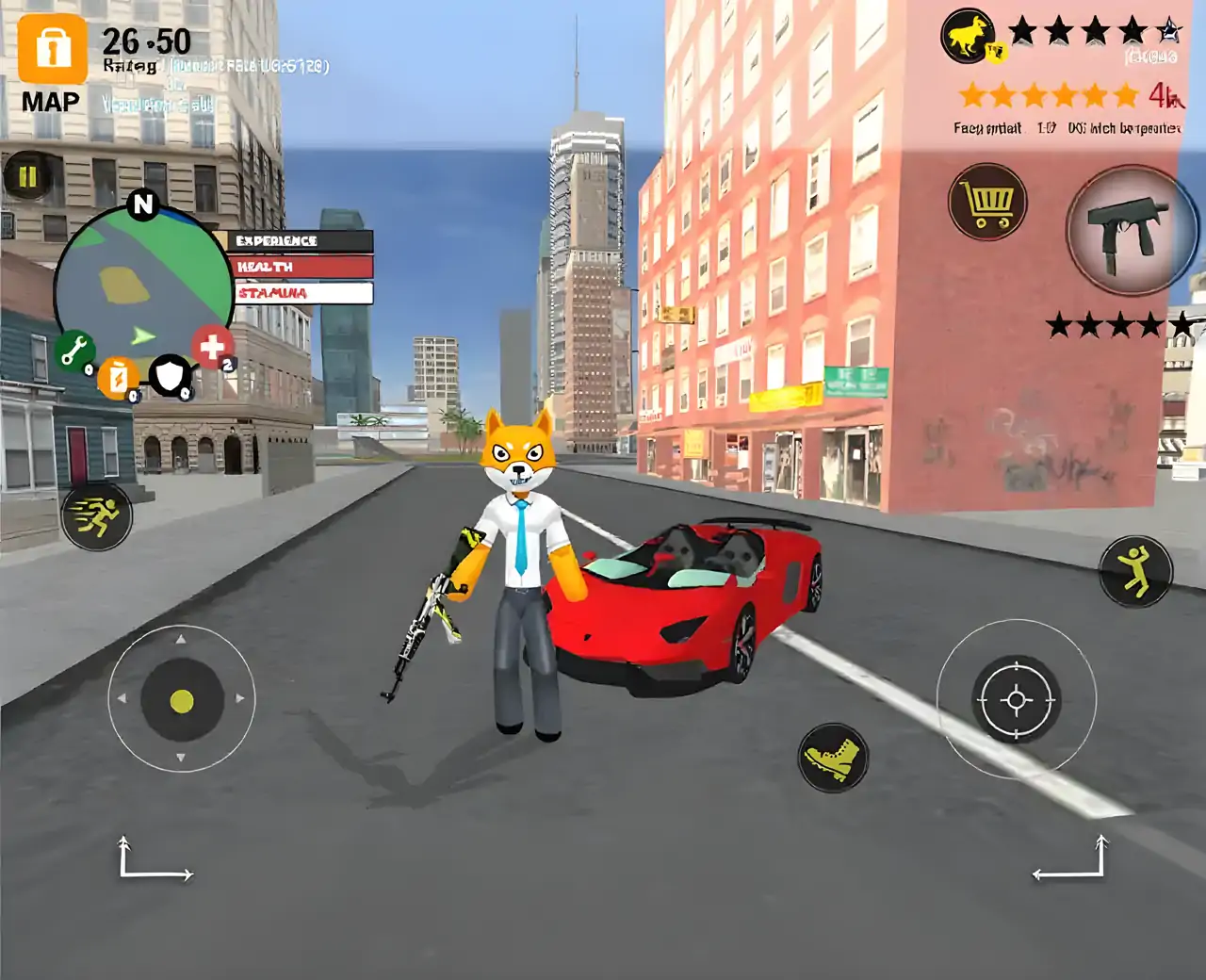Kick with the yellow boot button

tap(833, 757)
